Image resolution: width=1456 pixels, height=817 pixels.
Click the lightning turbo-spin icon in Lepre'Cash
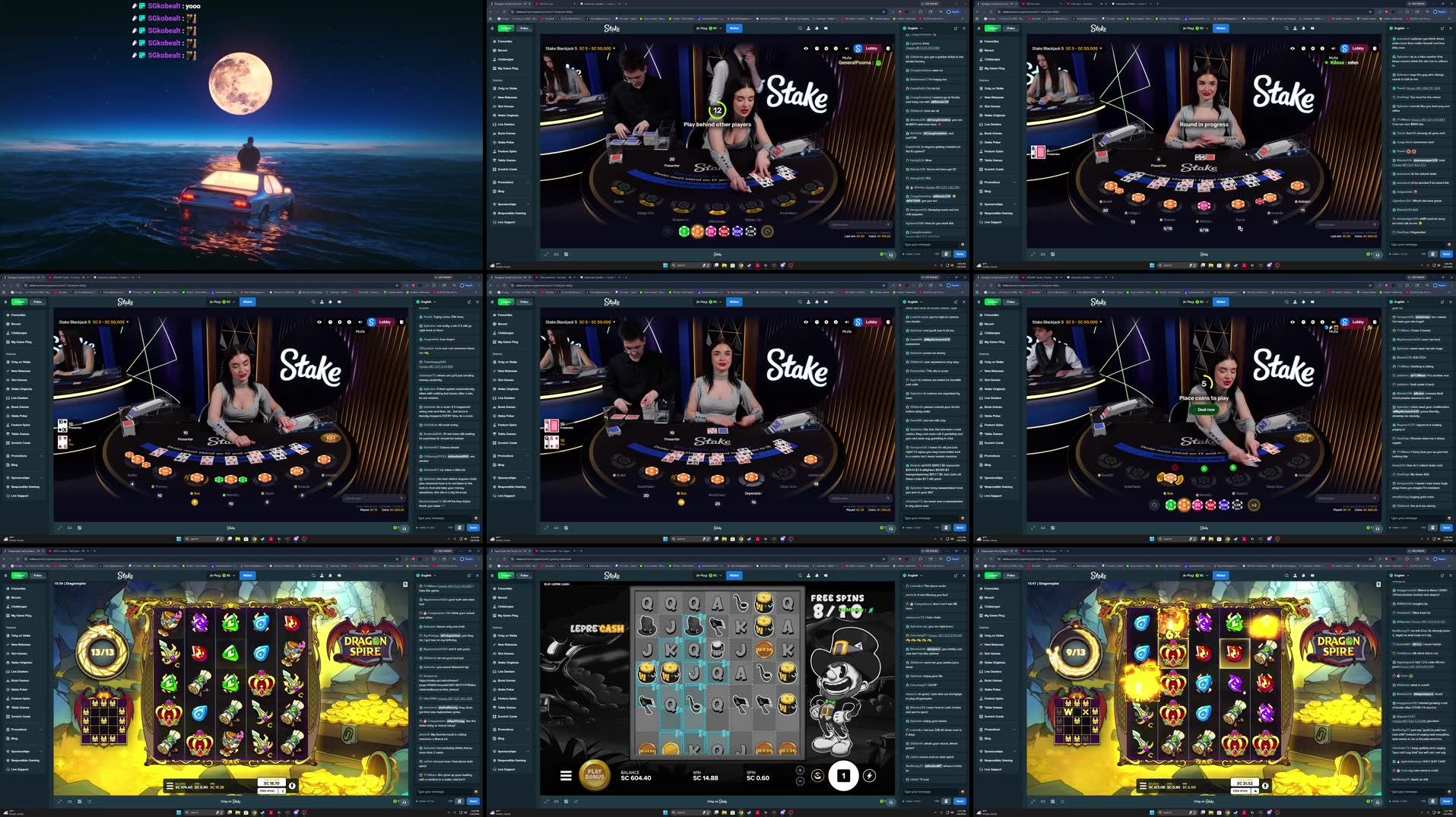coord(870,776)
